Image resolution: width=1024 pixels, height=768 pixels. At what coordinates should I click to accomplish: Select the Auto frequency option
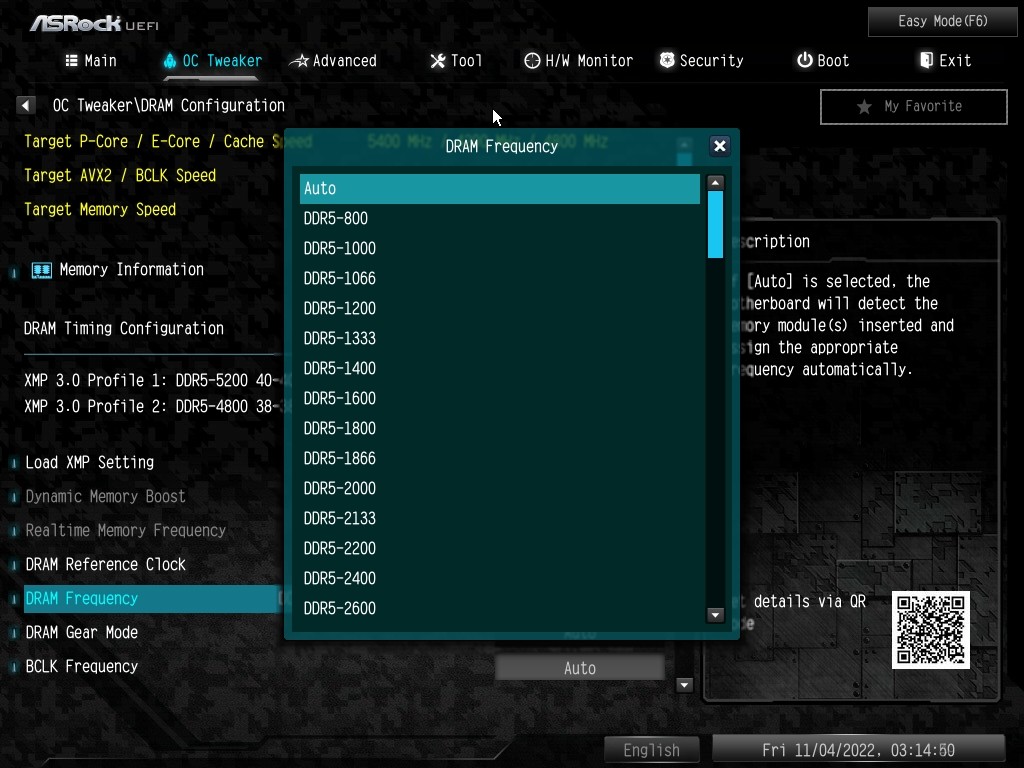click(499, 189)
